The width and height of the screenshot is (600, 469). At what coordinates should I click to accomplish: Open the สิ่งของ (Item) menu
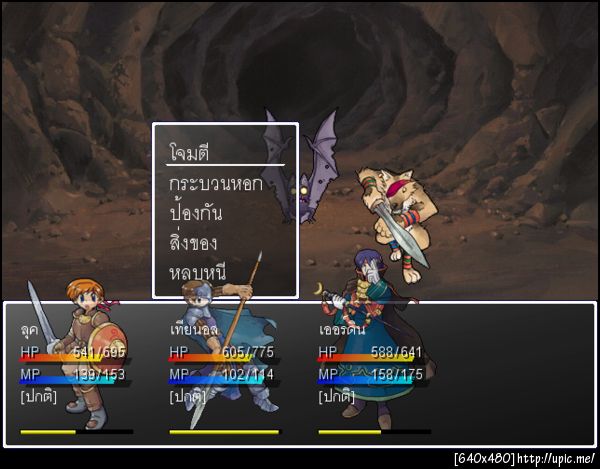click(194, 242)
